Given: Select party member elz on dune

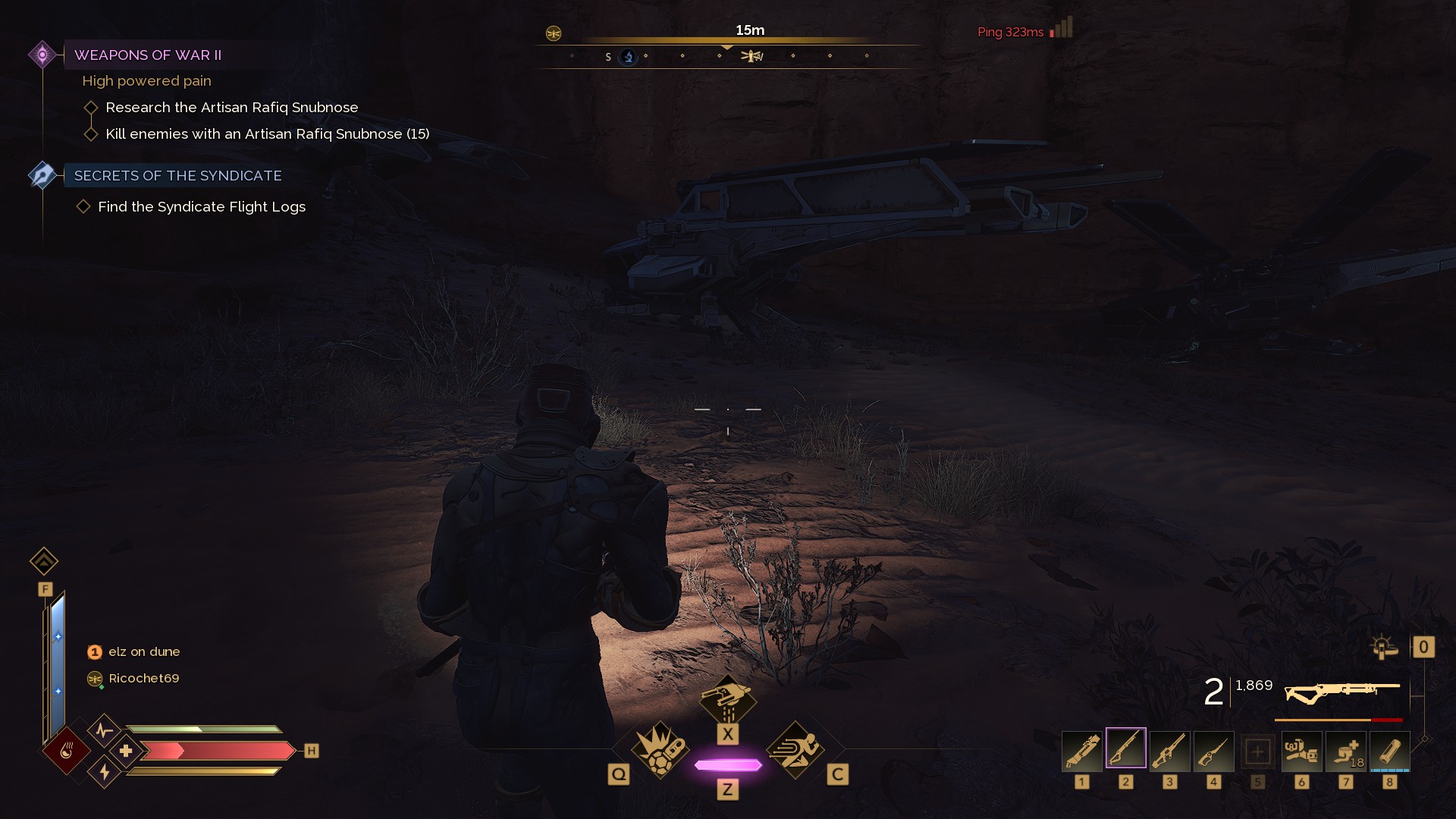Looking at the screenshot, I should coord(143,652).
